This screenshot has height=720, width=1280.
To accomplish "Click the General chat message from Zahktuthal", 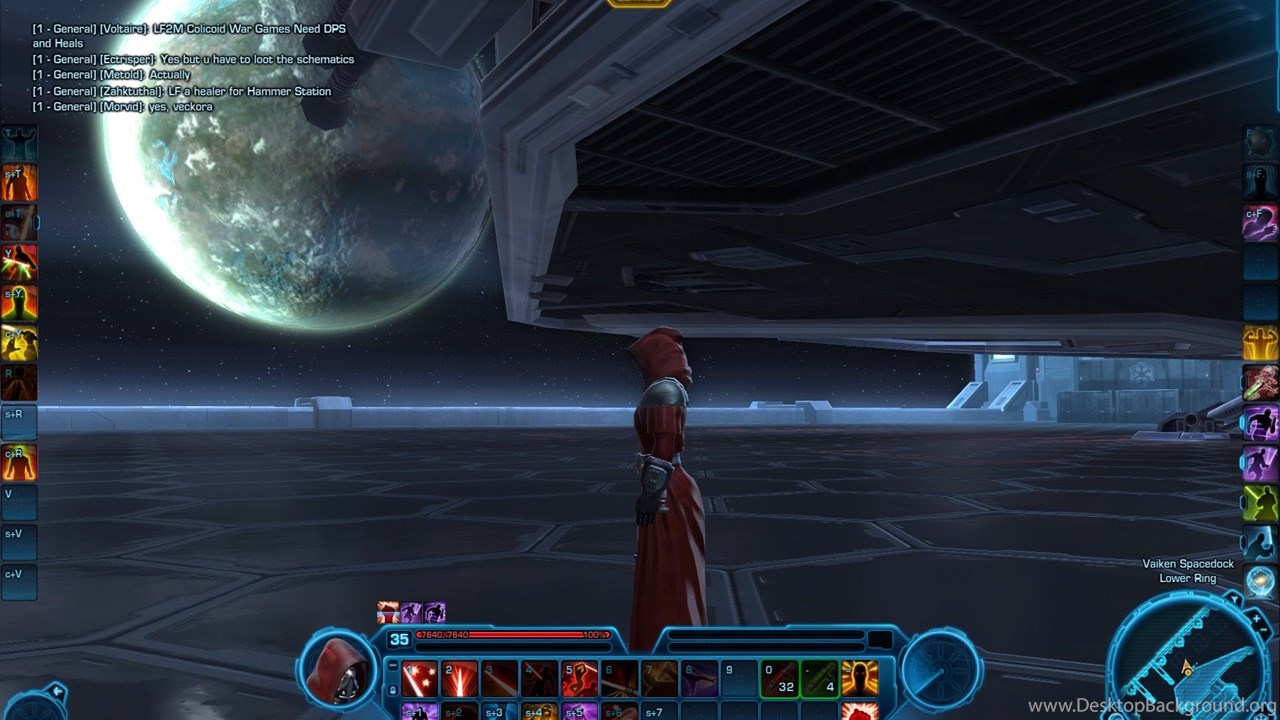I will point(182,91).
